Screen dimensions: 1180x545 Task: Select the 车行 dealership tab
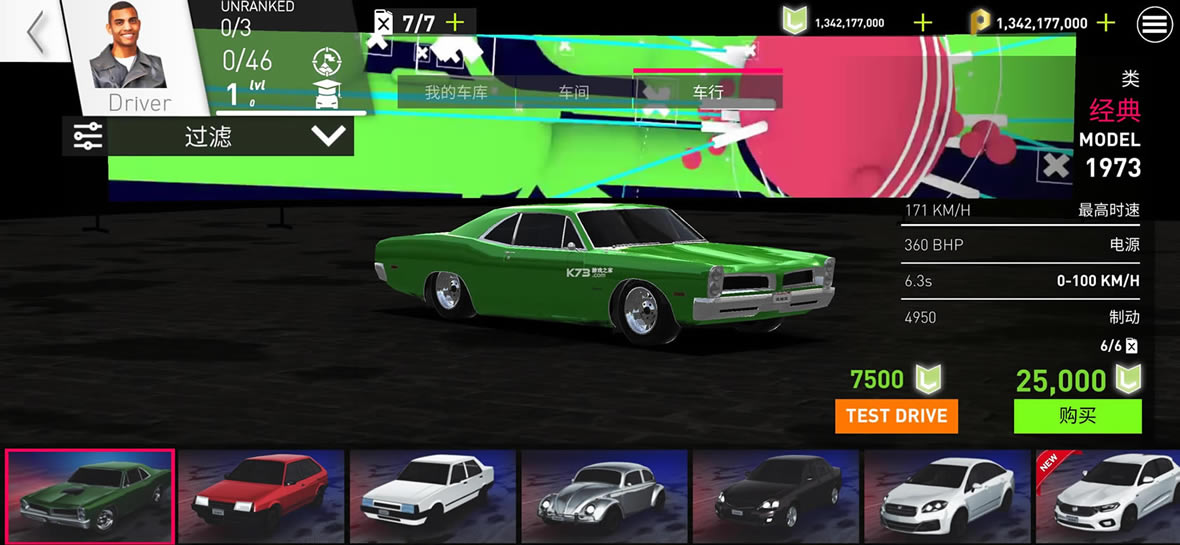point(708,92)
